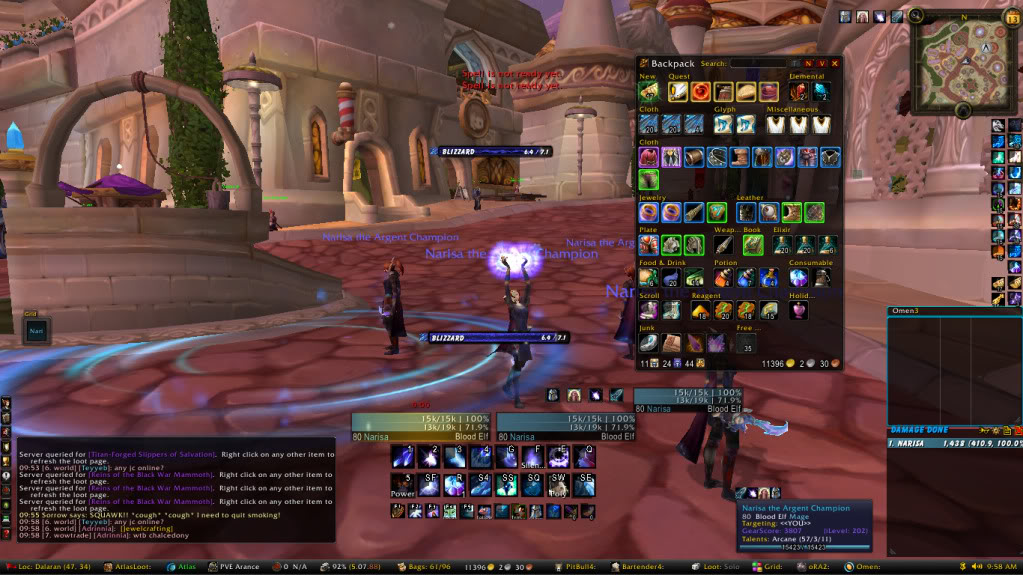Cast the Polymorph spell bound to SW
Image resolution: width=1023 pixels, height=575 pixels.
click(559, 485)
